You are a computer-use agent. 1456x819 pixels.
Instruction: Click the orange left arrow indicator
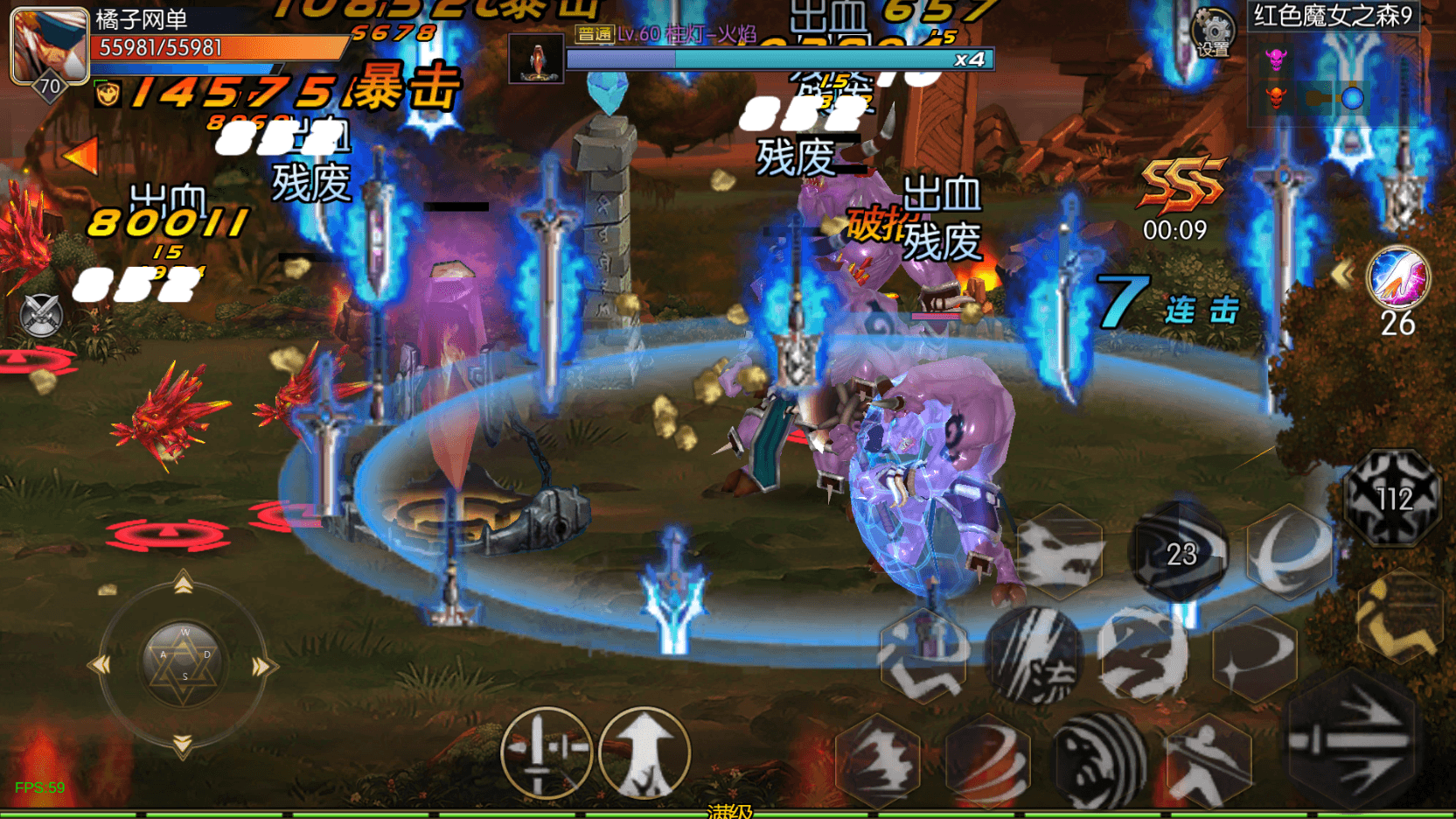coord(80,156)
